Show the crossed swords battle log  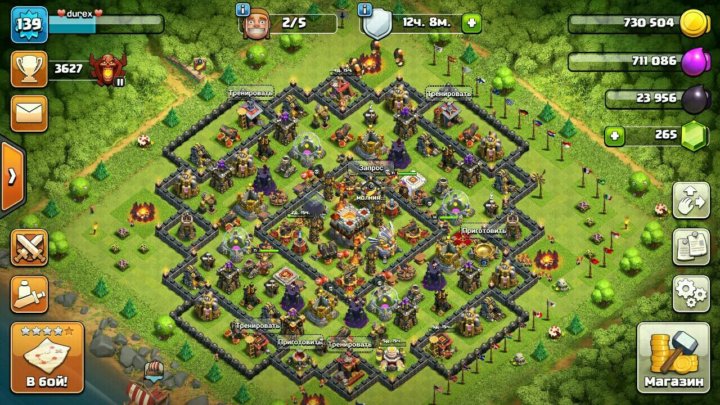click(x=29, y=247)
